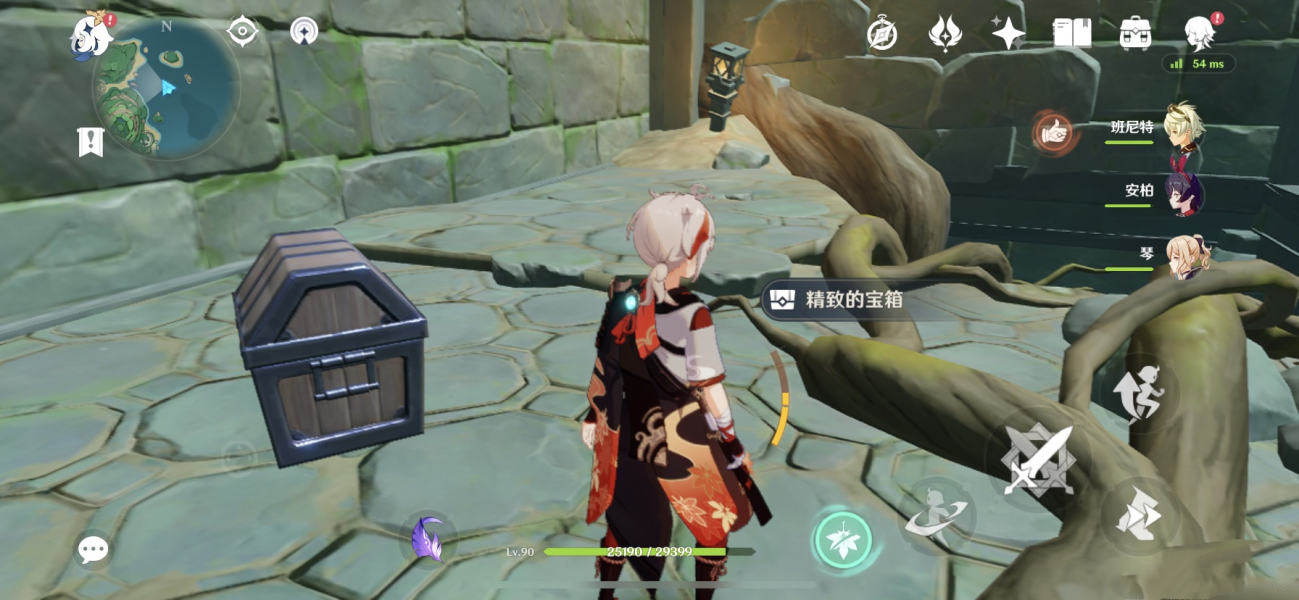Screen dimensions: 1299x600
Task: Toggle the elemental sight eye icon
Action: pos(242,31)
